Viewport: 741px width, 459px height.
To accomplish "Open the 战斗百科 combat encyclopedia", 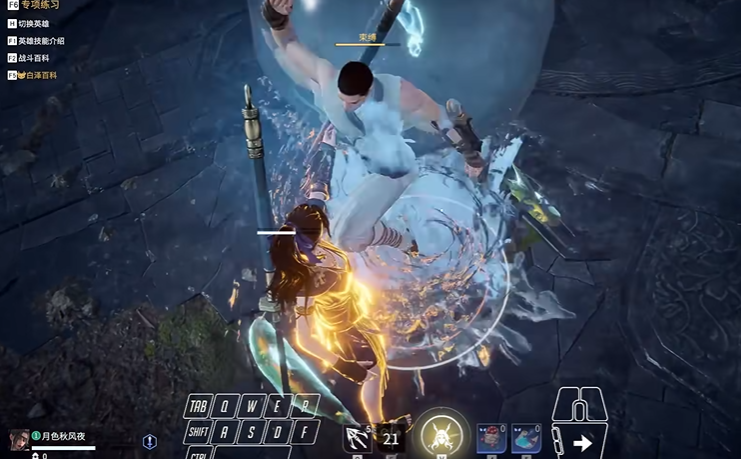I will click(34, 58).
